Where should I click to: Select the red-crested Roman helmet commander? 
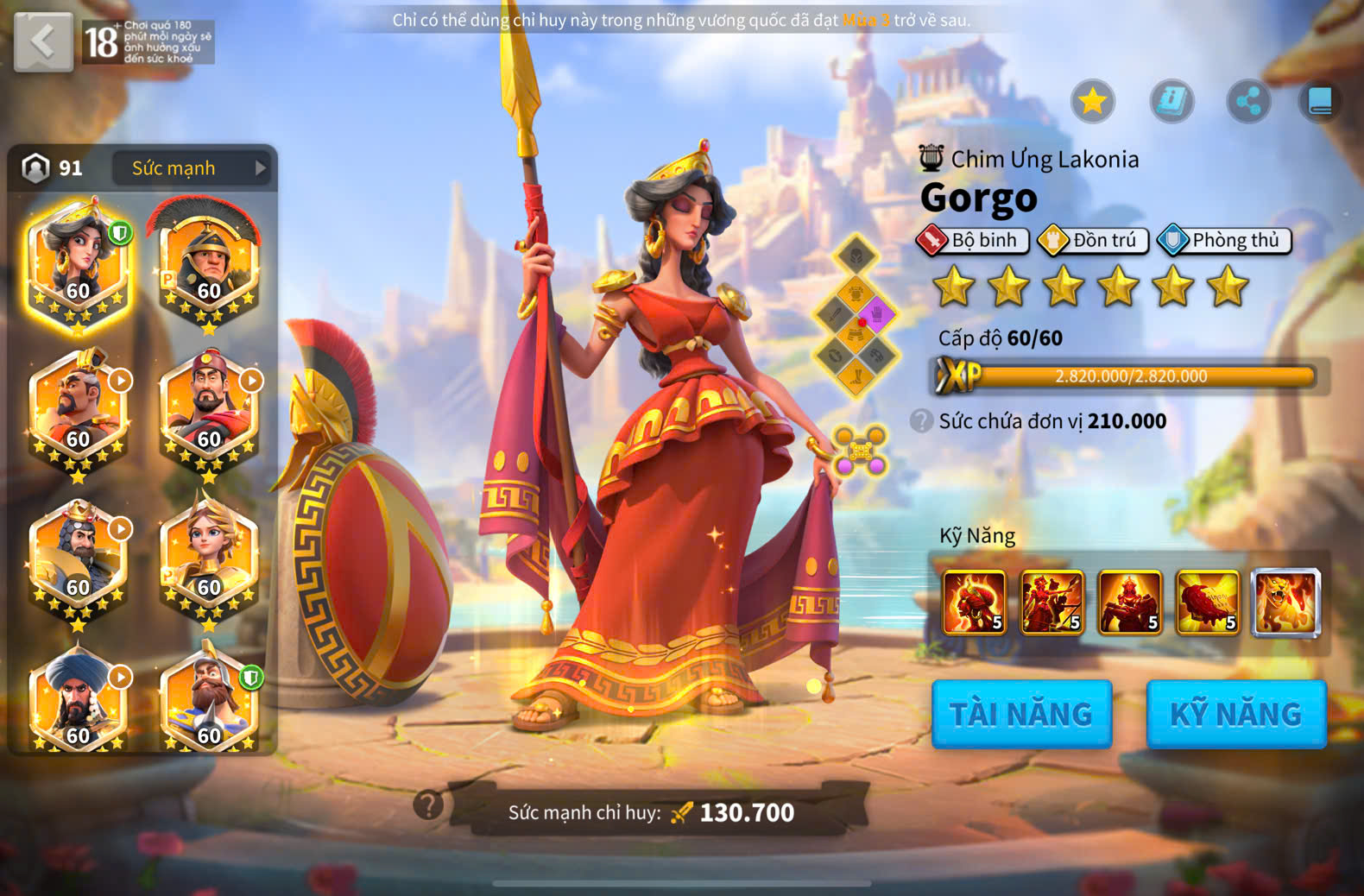point(208,262)
